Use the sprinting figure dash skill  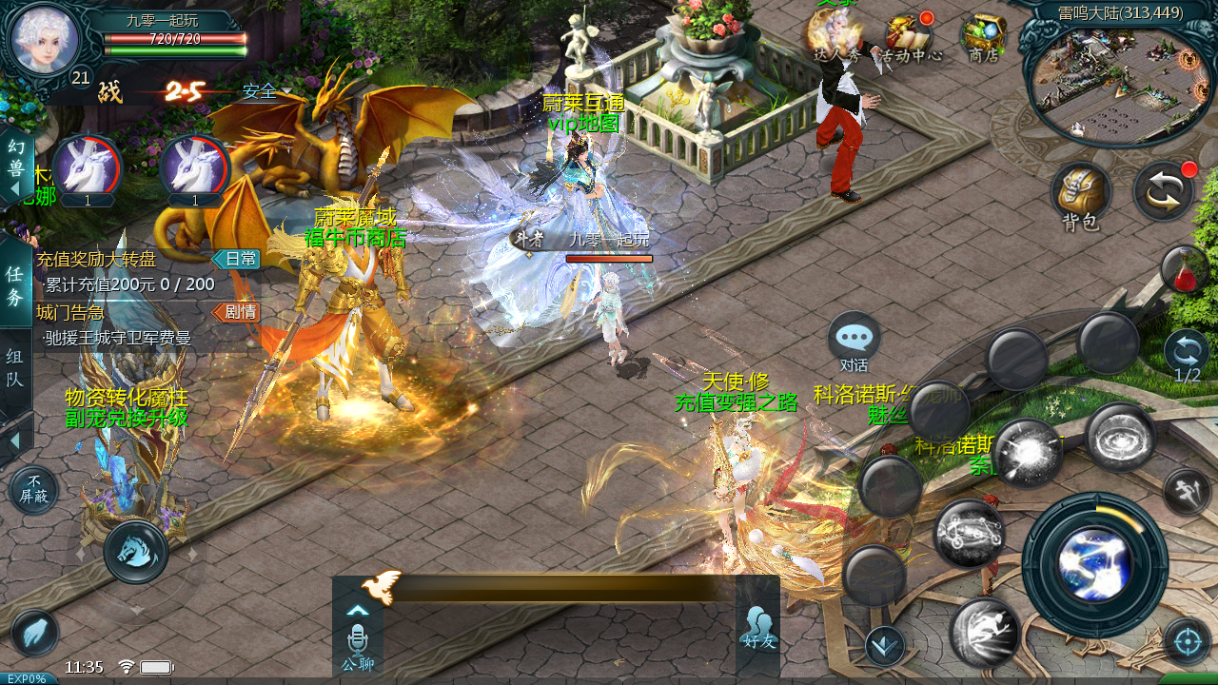985,632
